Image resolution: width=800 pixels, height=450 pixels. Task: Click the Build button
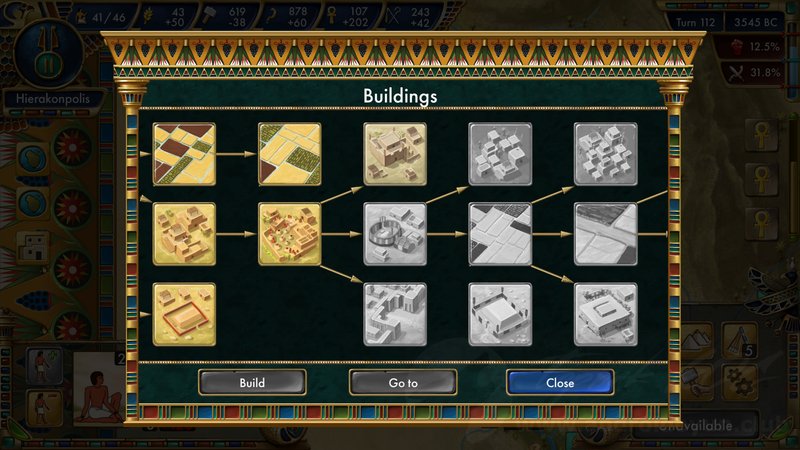[x=252, y=383]
